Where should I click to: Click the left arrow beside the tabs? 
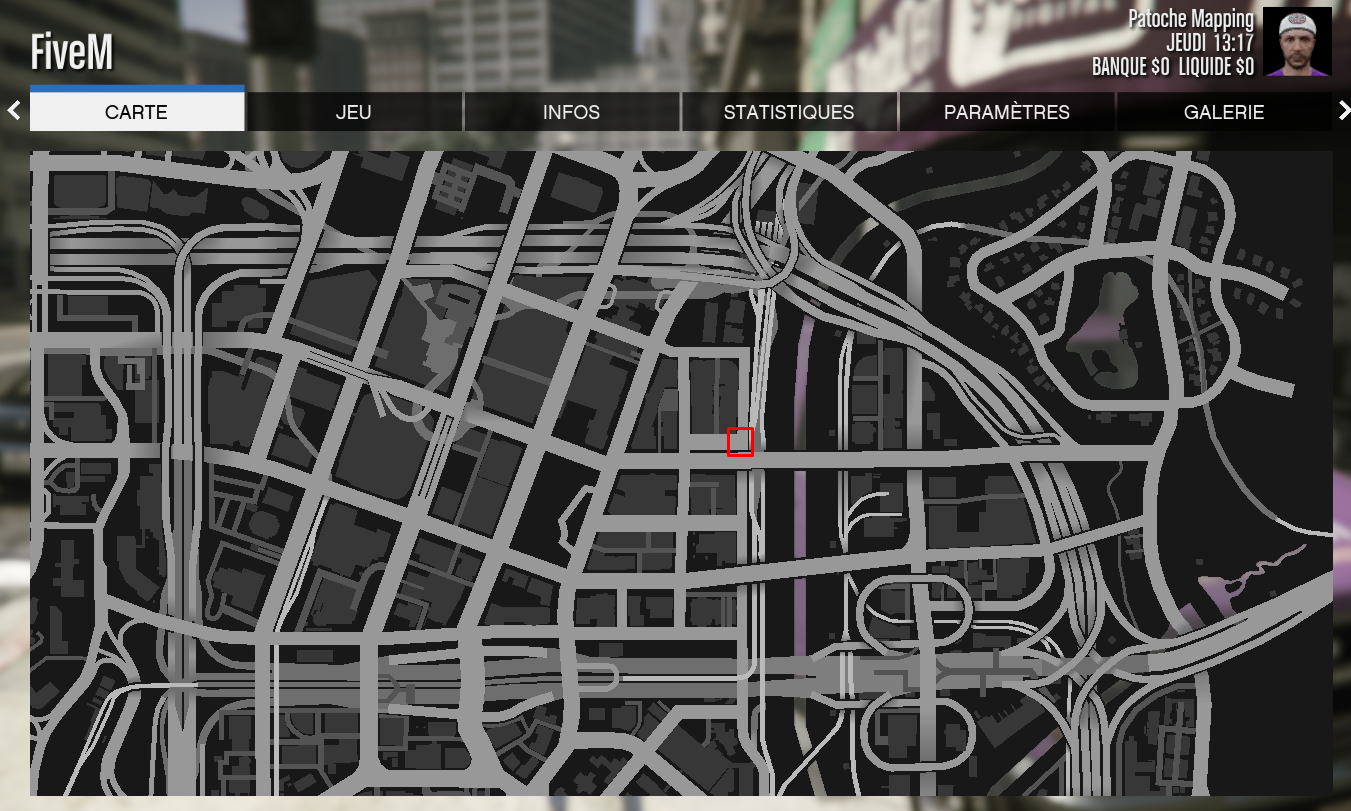(14, 111)
